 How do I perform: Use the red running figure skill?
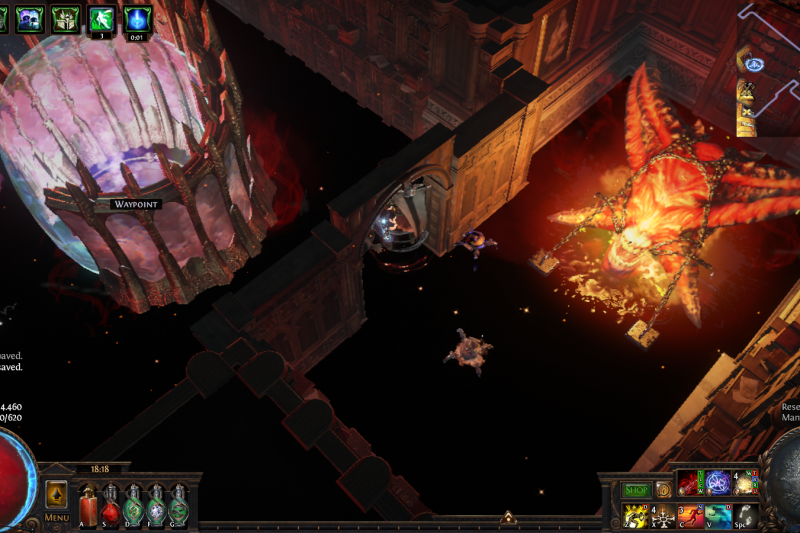point(690,515)
